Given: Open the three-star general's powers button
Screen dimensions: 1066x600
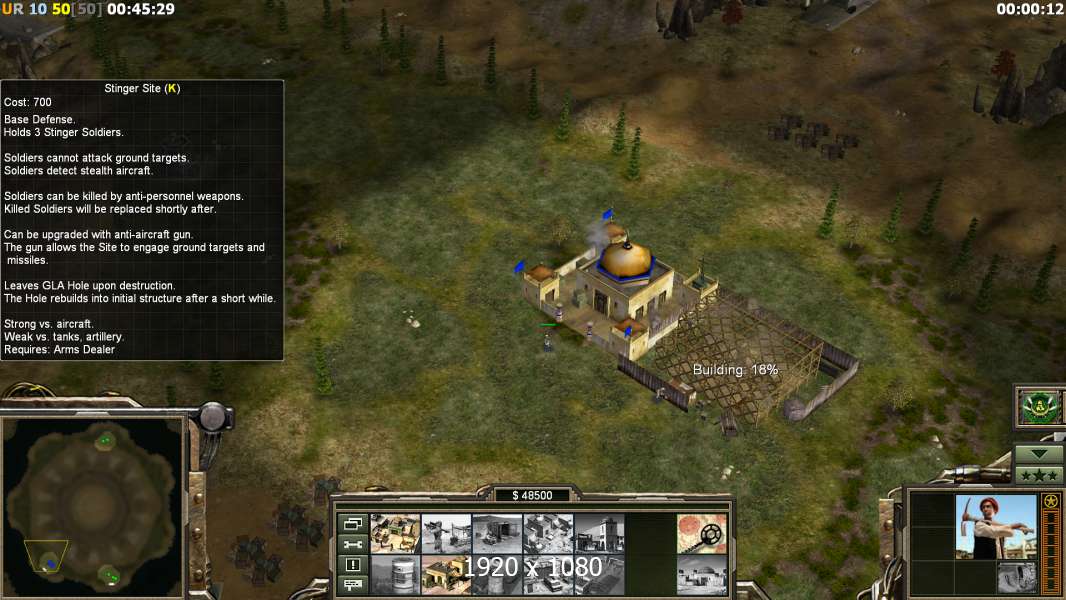Looking at the screenshot, I should (x=1039, y=475).
